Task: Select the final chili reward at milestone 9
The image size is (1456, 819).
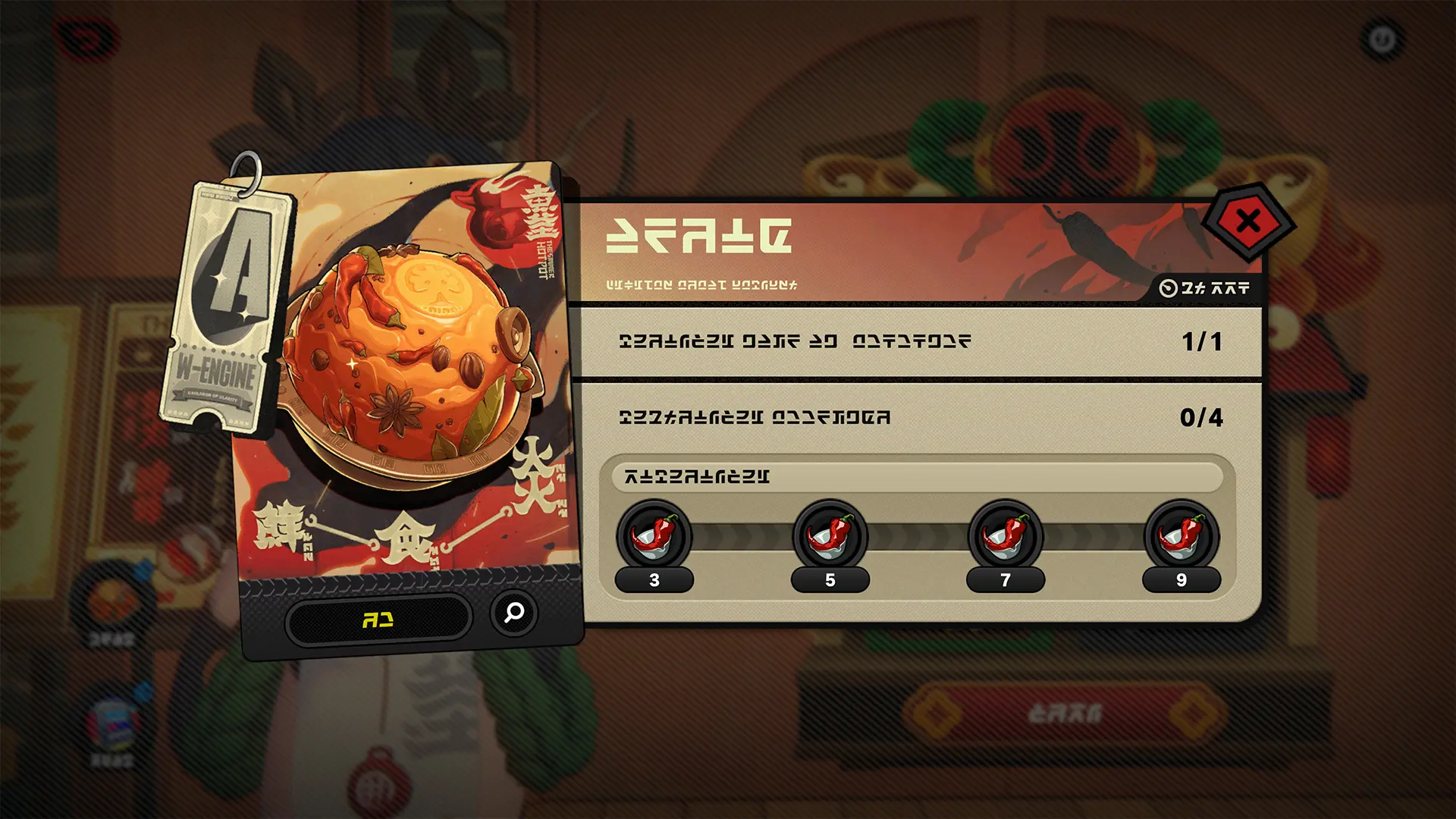Action: pyautogui.click(x=1183, y=537)
